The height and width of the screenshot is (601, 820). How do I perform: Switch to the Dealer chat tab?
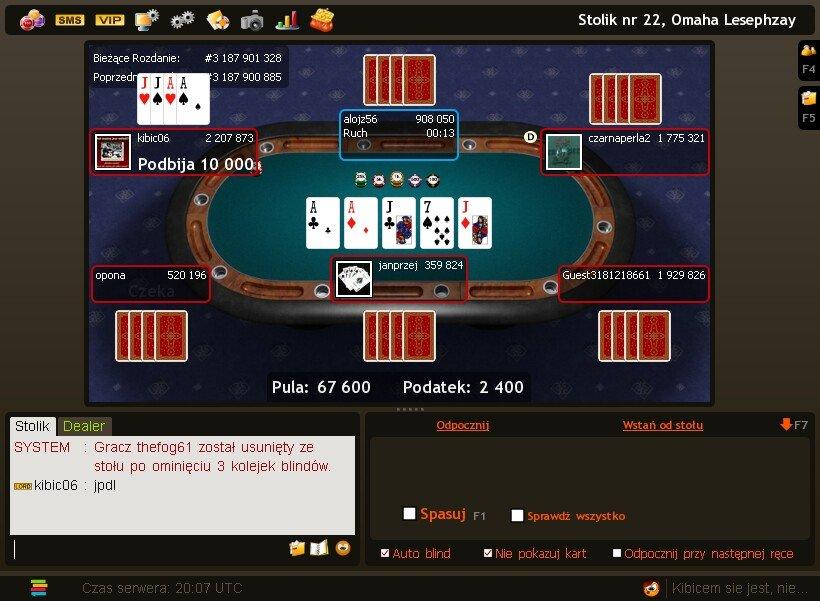click(x=84, y=426)
